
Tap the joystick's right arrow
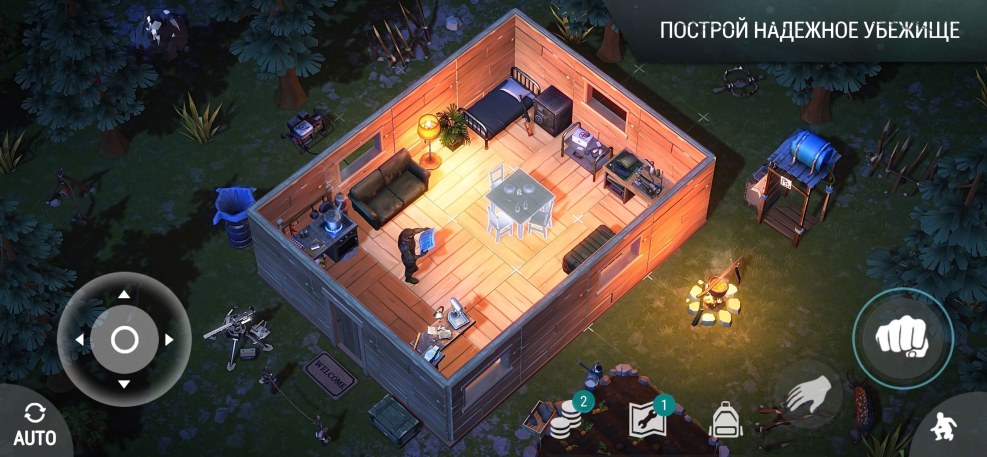(168, 340)
